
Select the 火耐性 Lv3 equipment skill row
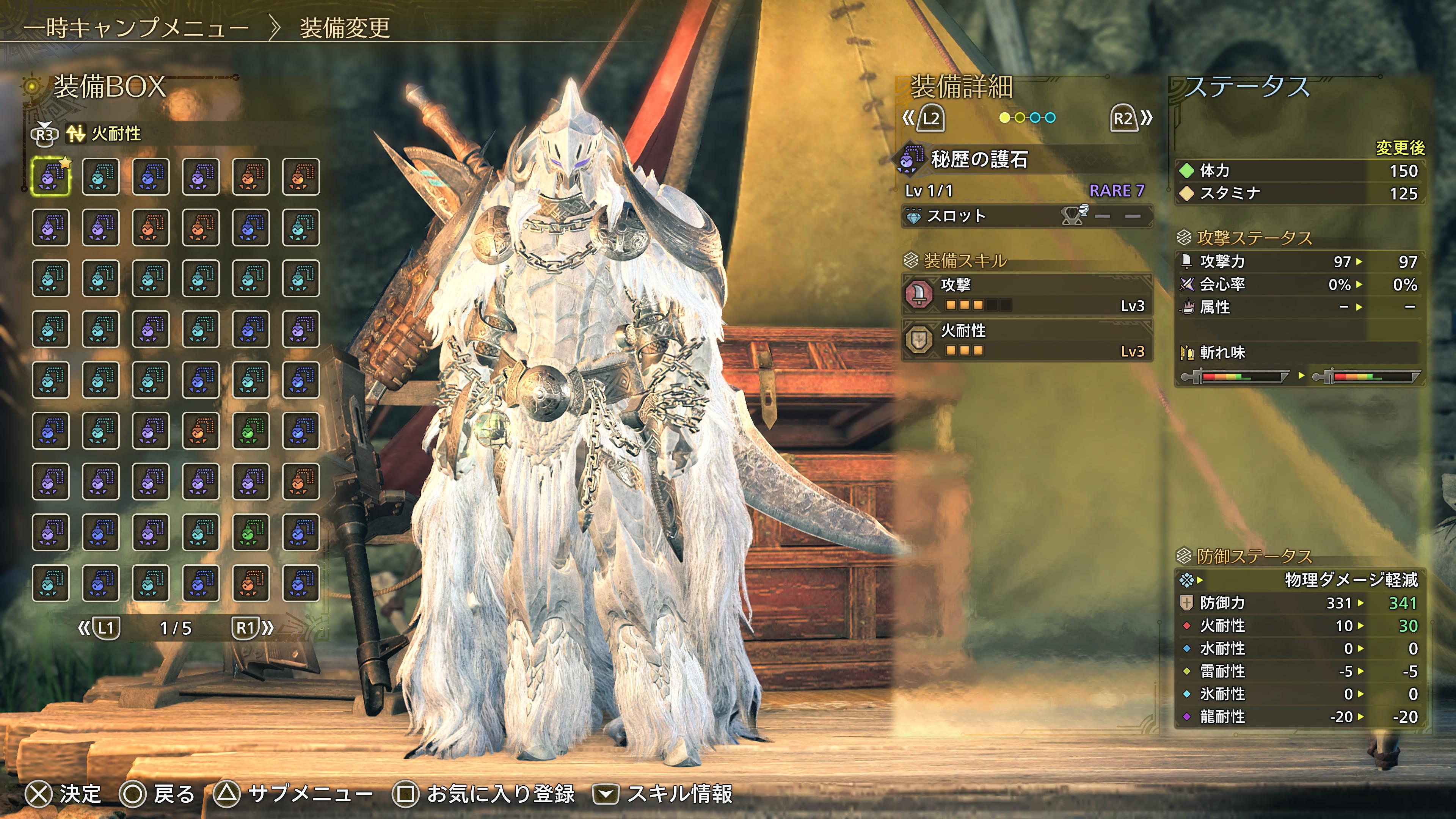pyautogui.click(x=1026, y=340)
